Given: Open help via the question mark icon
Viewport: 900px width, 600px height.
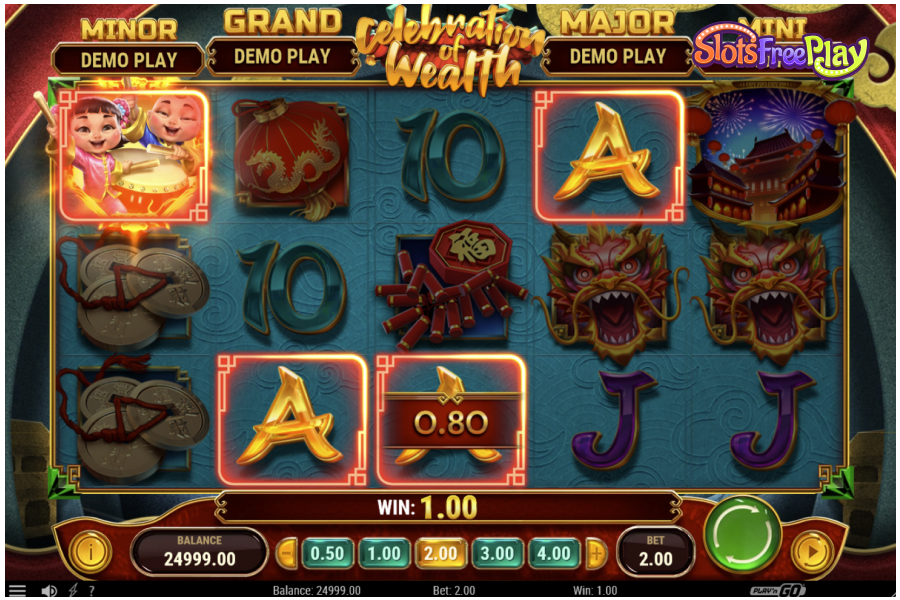Looking at the screenshot, I should click(91, 591).
